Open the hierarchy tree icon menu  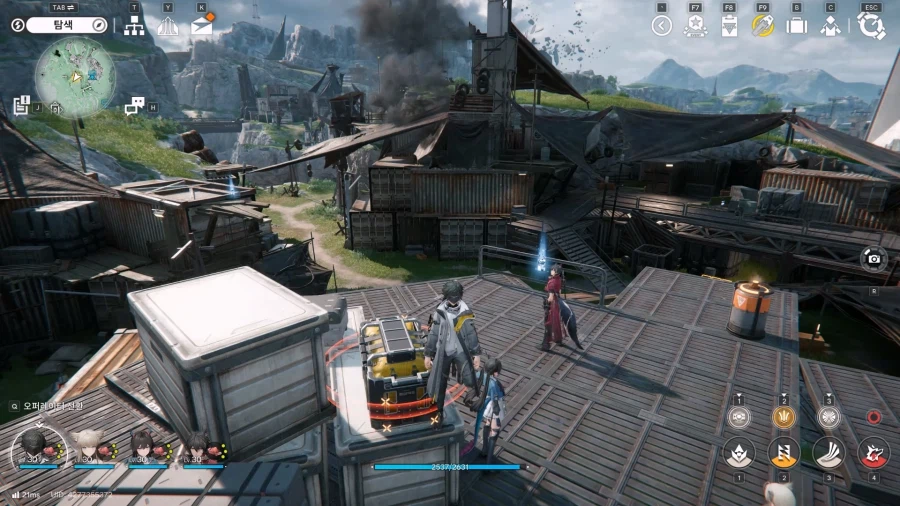click(134, 26)
